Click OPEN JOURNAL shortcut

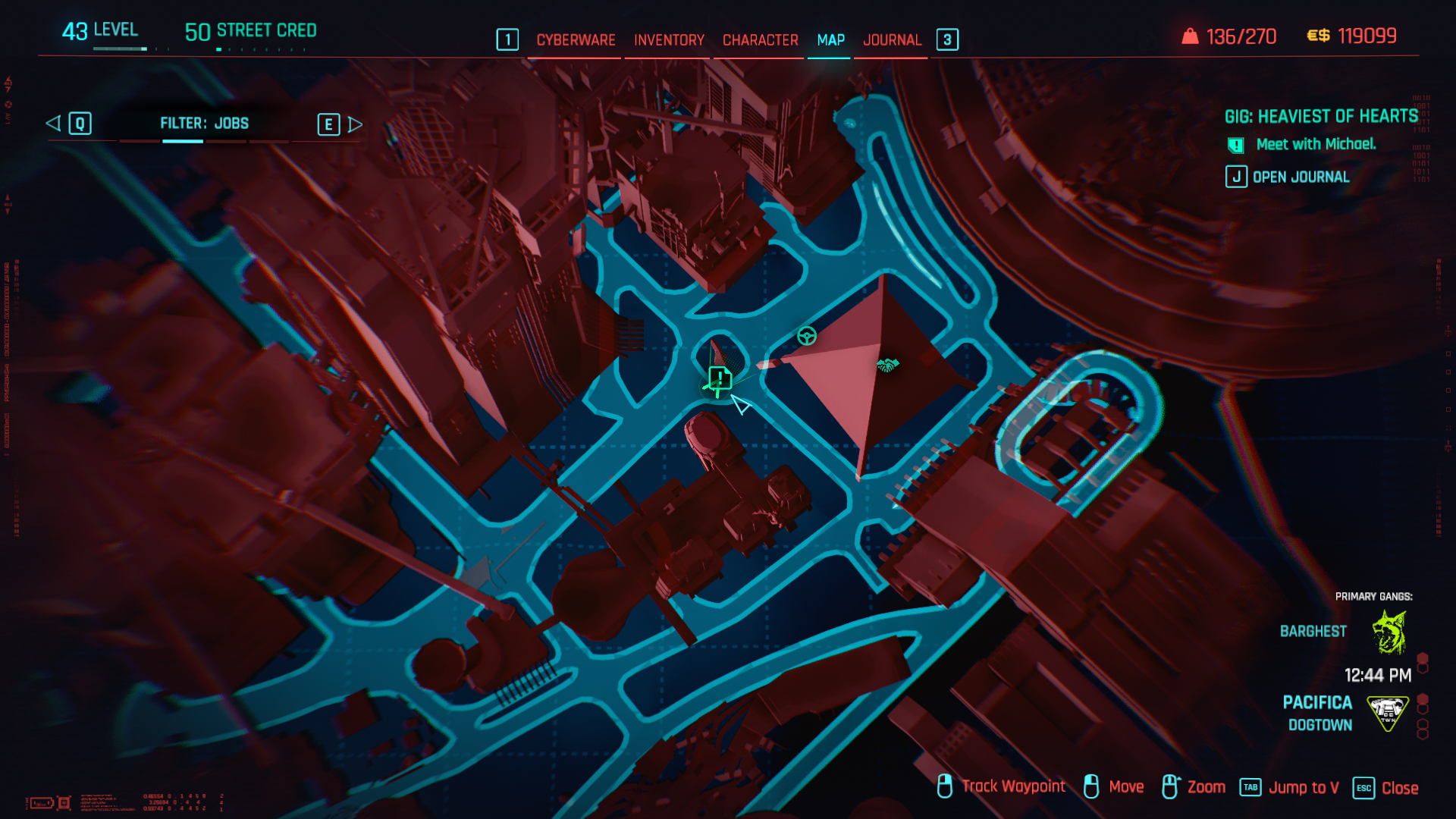[x=1303, y=177]
